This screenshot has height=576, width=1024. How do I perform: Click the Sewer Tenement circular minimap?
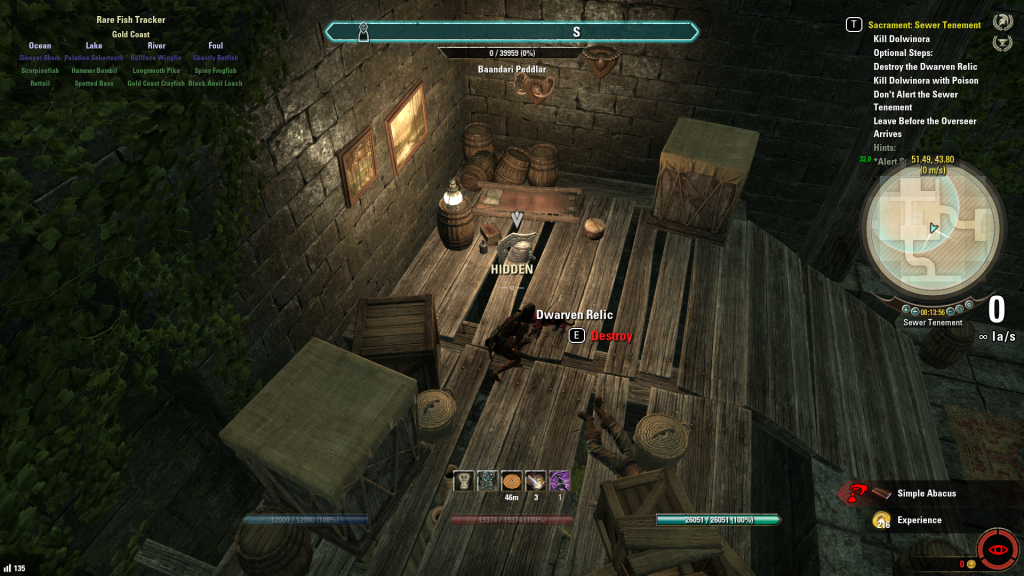[932, 229]
